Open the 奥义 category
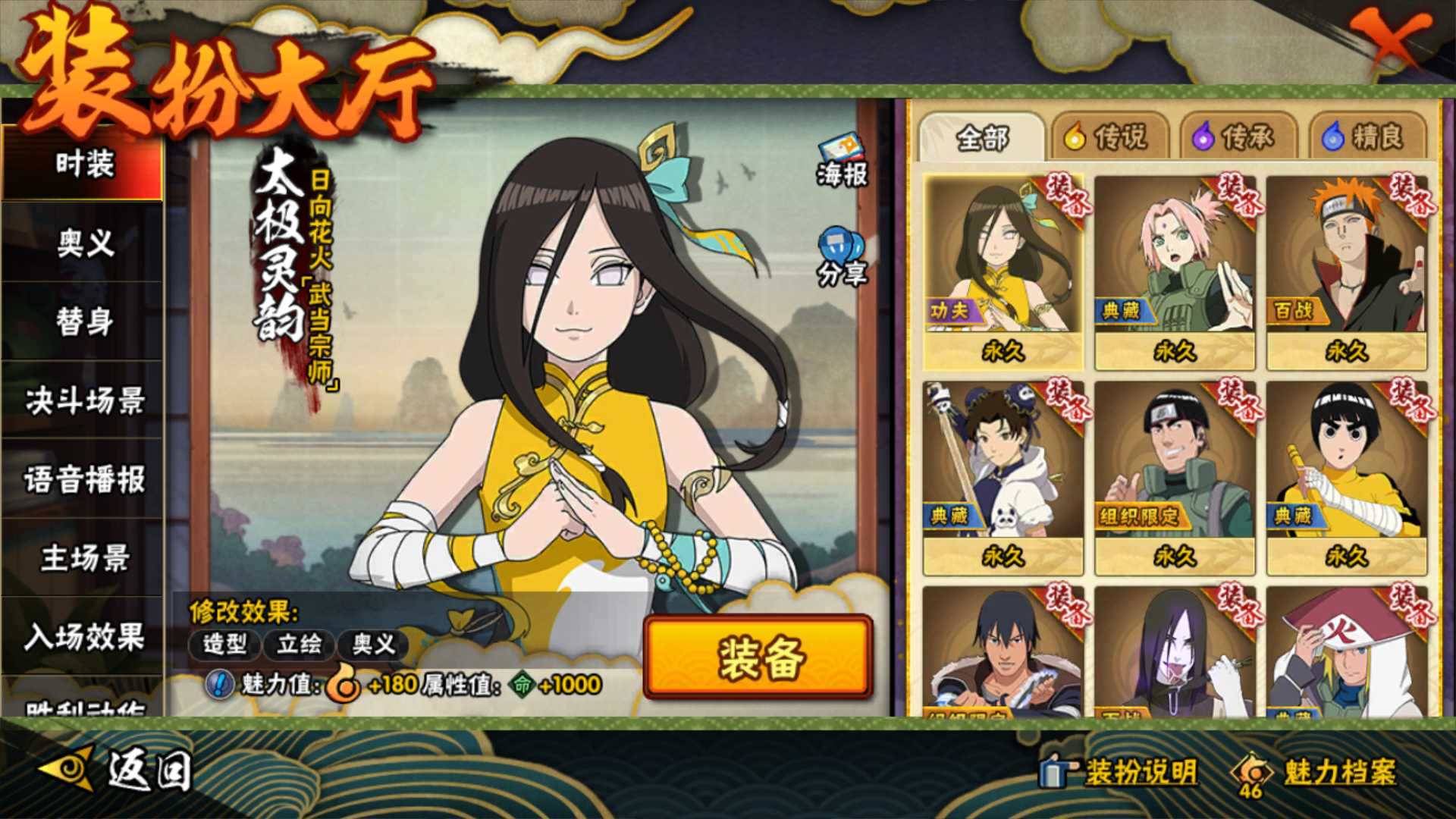Image resolution: width=1456 pixels, height=819 pixels. [83, 243]
